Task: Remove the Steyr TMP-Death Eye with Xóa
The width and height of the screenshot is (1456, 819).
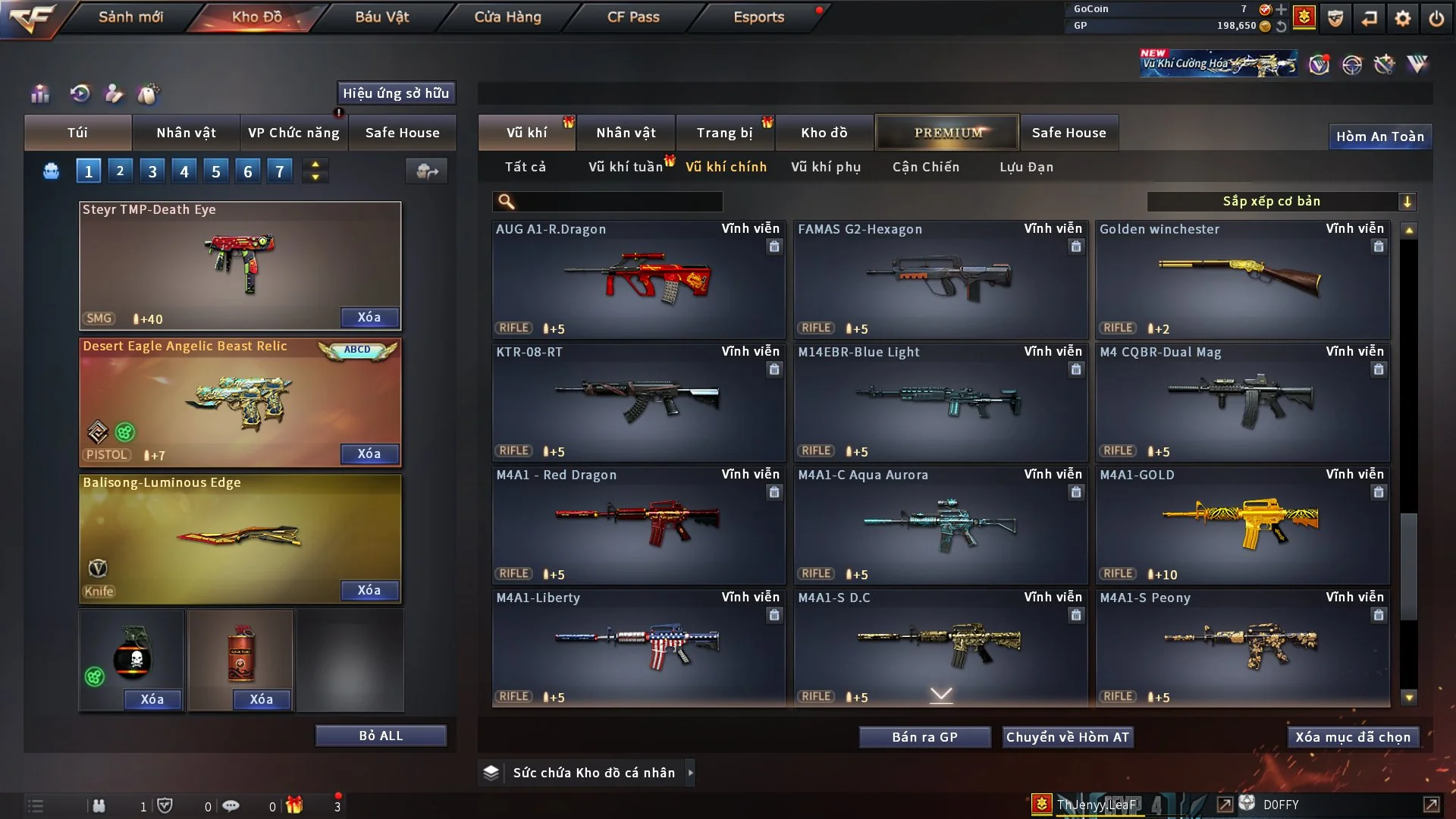Action: pos(369,317)
